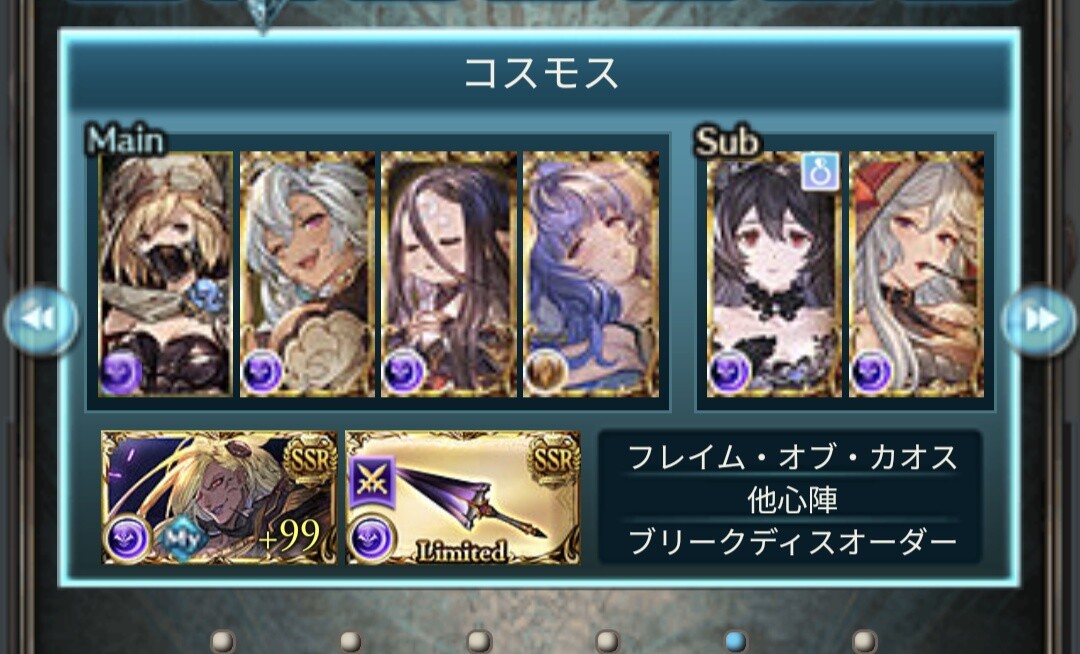The image size is (1080, 654).
Task: Choose the white-haired dark-skinned main character
Action: (x=308, y=274)
